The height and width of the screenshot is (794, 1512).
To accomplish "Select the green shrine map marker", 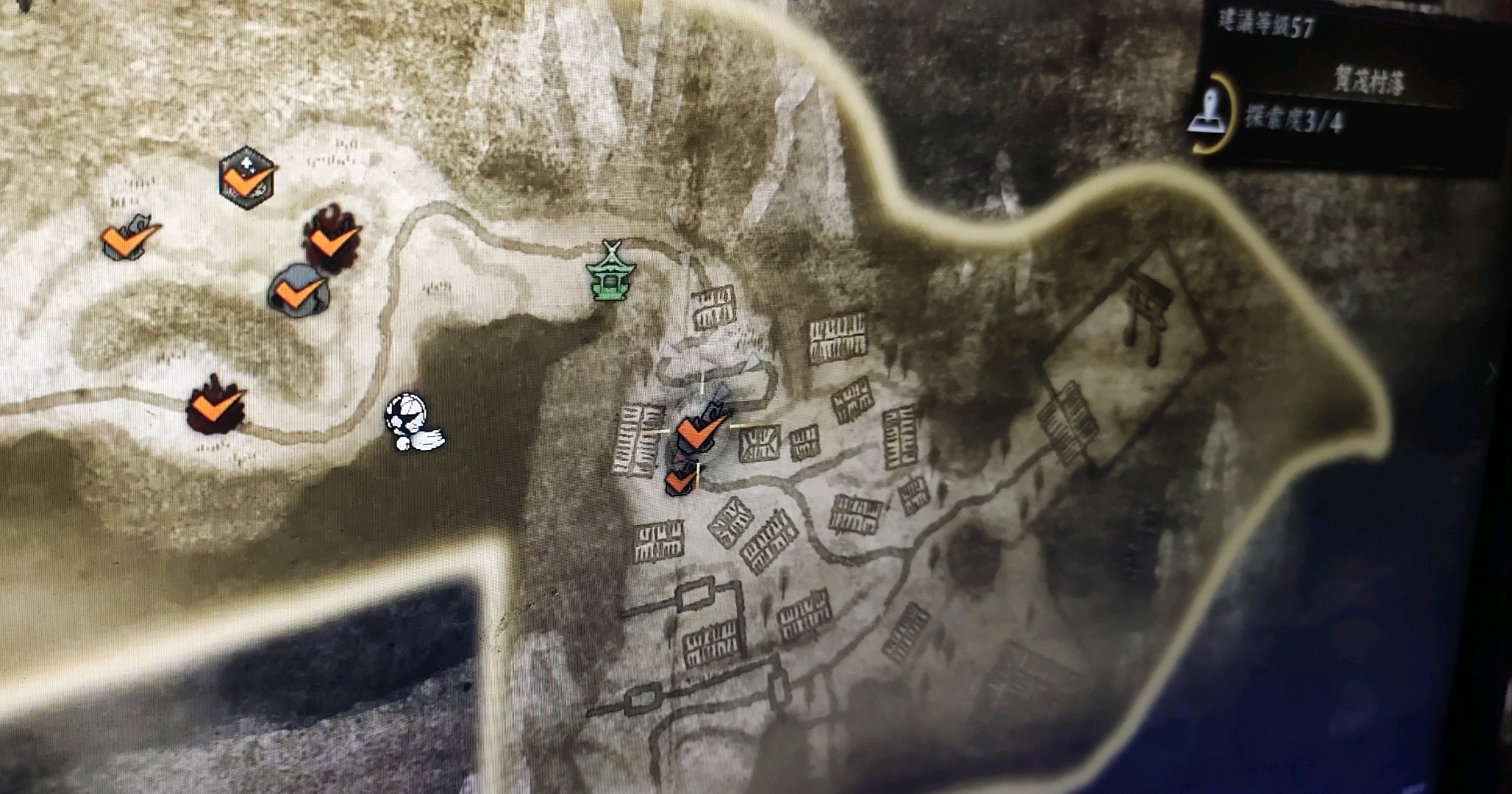I will click(x=611, y=273).
